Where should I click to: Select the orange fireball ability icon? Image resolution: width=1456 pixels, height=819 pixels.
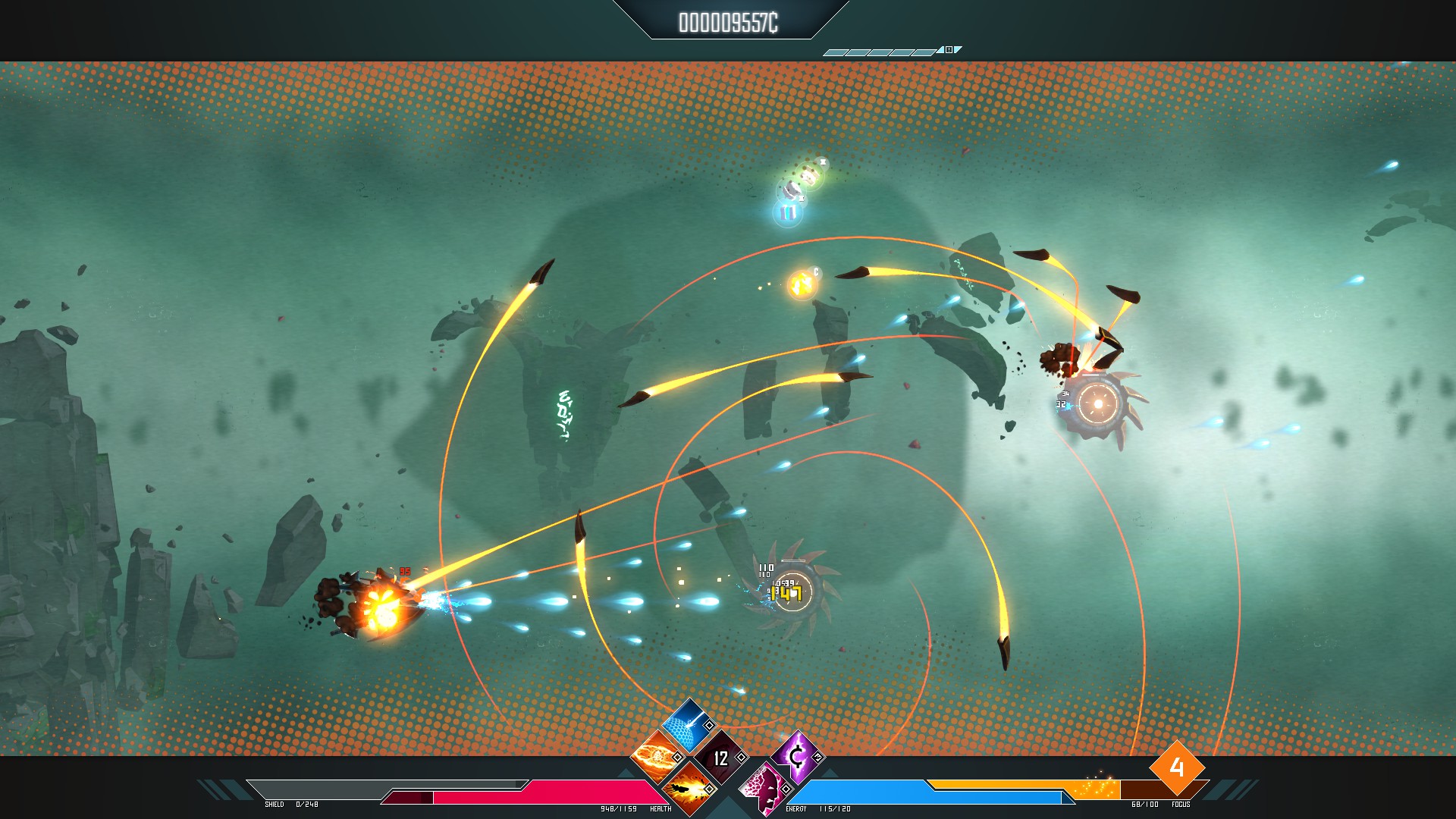(x=654, y=755)
